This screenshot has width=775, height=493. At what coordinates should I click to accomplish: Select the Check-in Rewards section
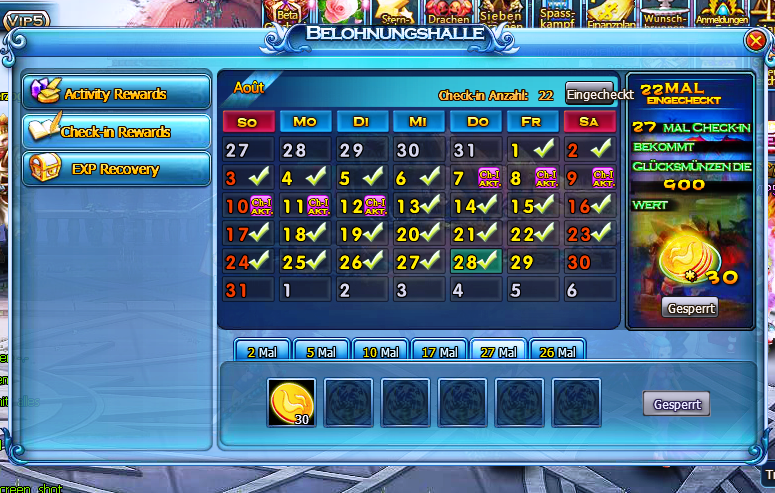click(115, 131)
